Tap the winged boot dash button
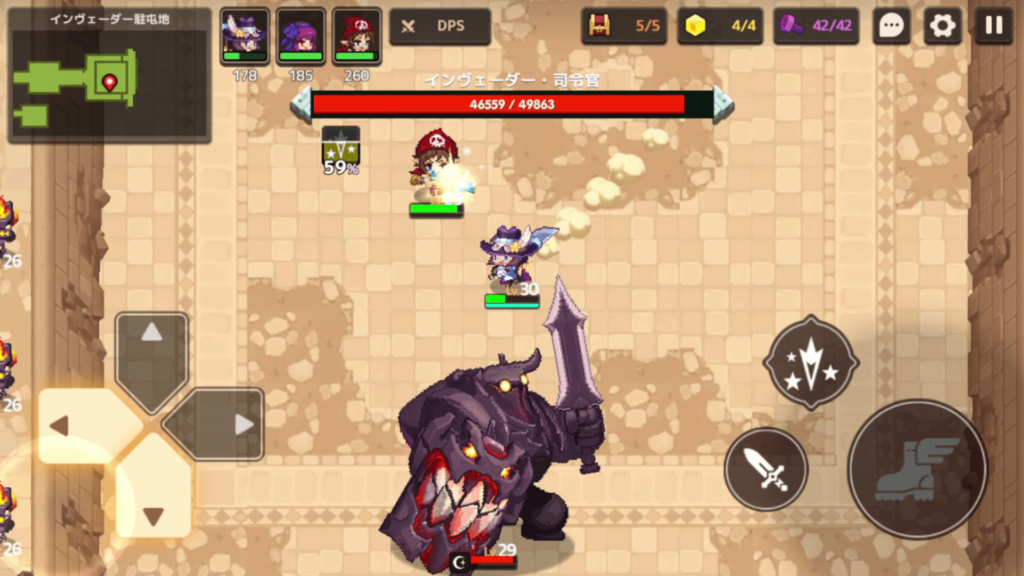The height and width of the screenshot is (576, 1024). pos(917,468)
